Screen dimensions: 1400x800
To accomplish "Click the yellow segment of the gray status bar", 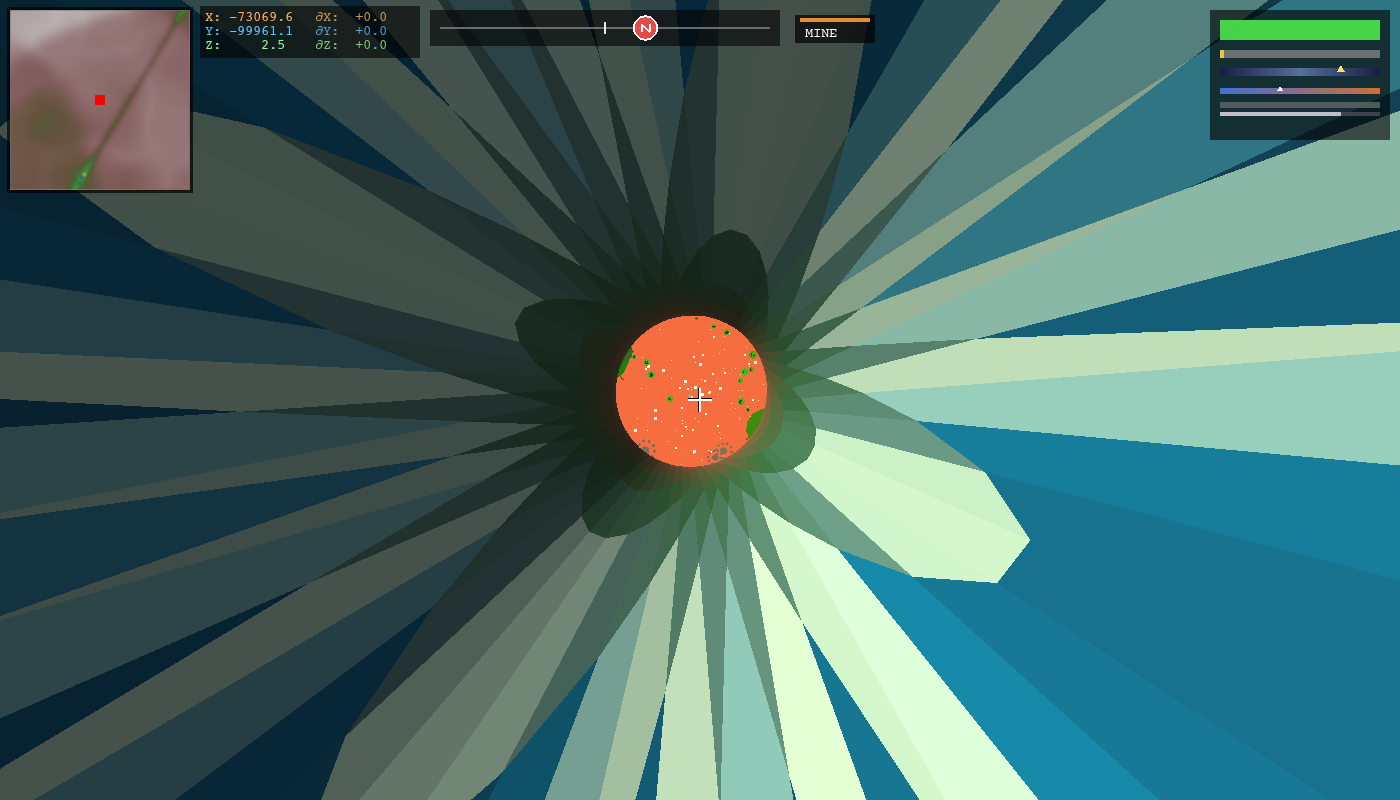I will click(x=1222, y=53).
